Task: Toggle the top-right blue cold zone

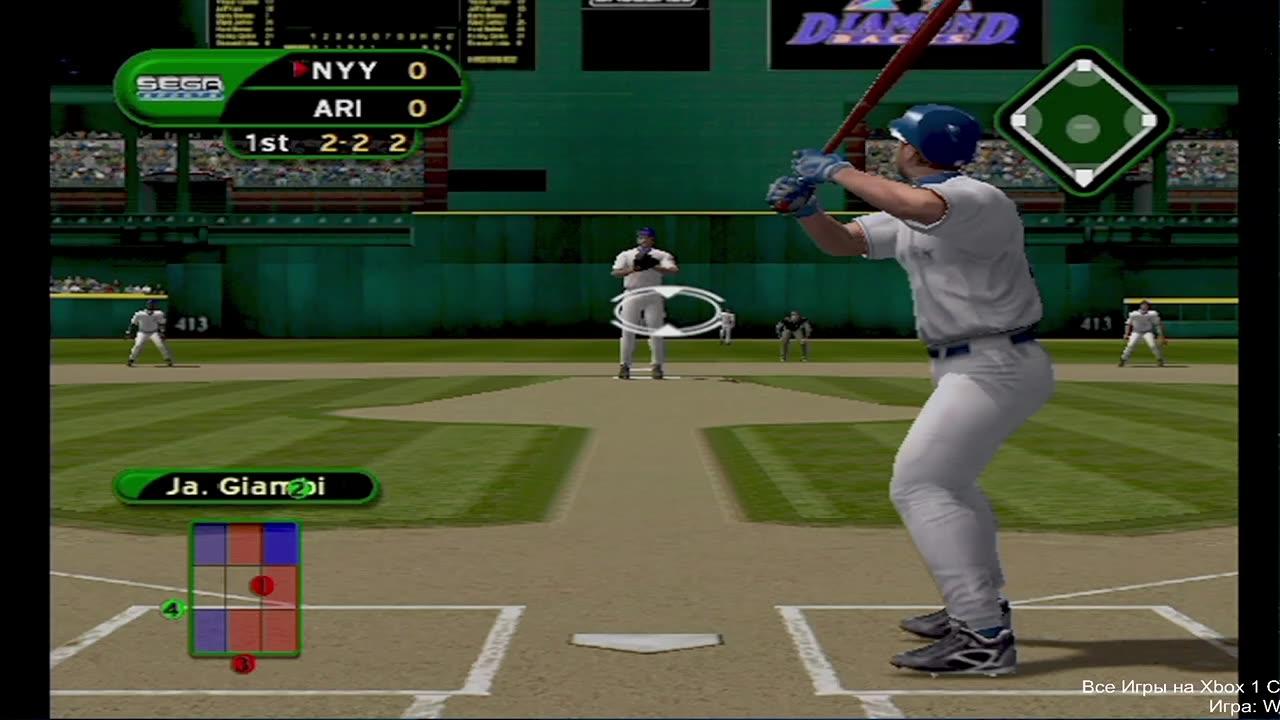Action: coord(281,543)
